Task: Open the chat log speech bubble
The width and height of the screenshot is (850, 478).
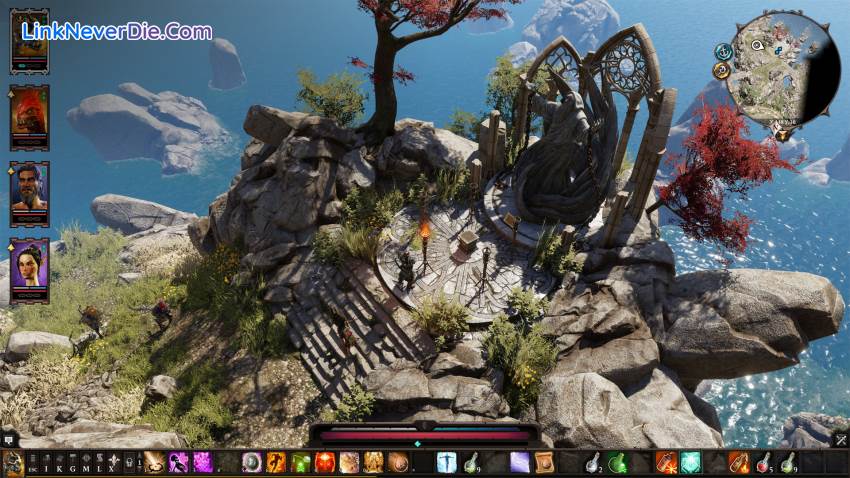Action: (x=8, y=439)
